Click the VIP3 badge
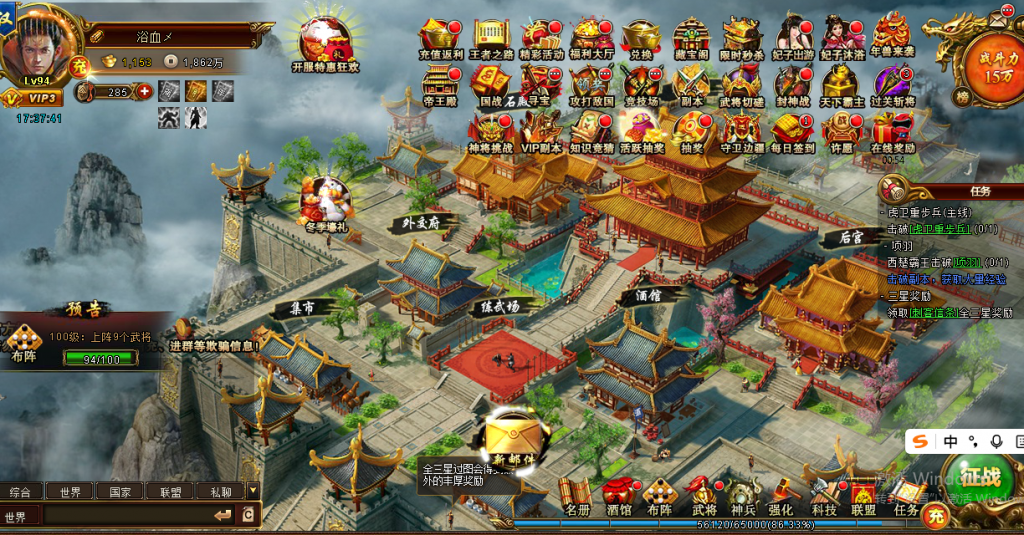Image resolution: width=1024 pixels, height=535 pixels. [x=32, y=98]
